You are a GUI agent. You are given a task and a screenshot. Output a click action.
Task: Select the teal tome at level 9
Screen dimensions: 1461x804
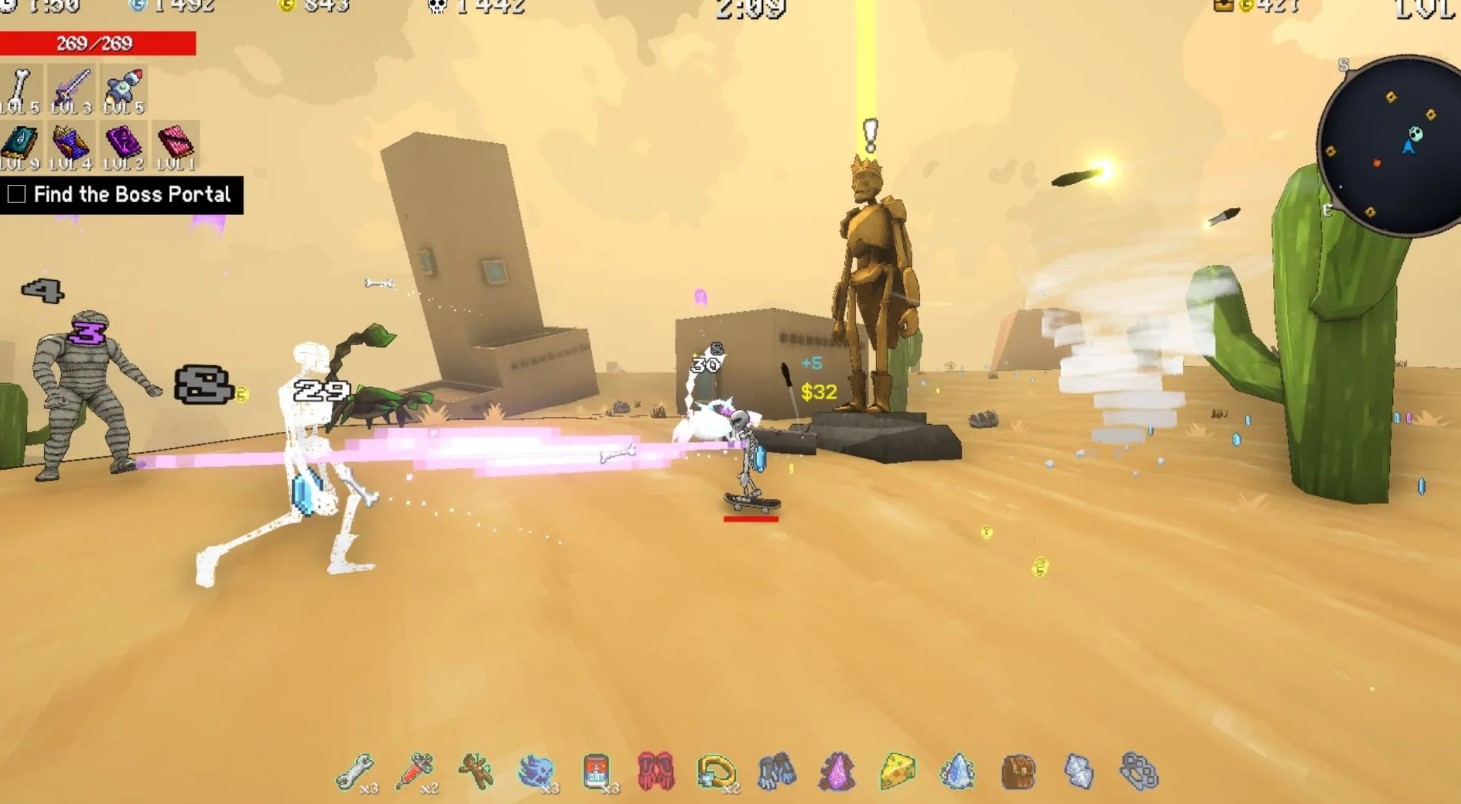click(x=20, y=145)
